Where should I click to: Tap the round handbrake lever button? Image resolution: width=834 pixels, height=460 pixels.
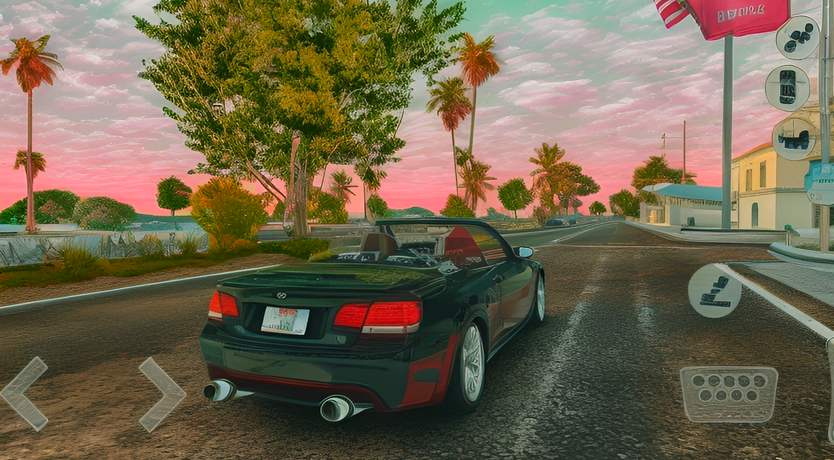715,290
